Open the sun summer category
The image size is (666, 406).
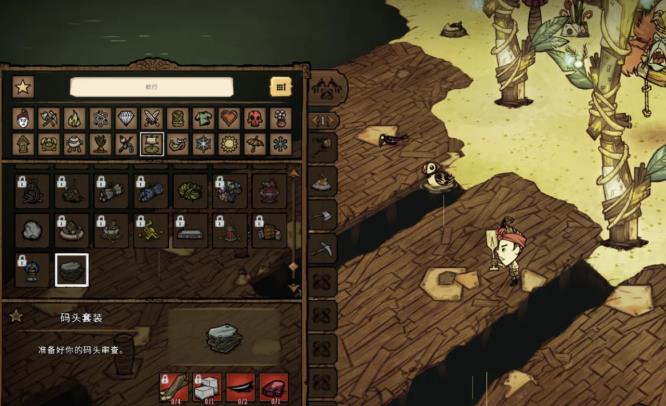click(x=230, y=144)
